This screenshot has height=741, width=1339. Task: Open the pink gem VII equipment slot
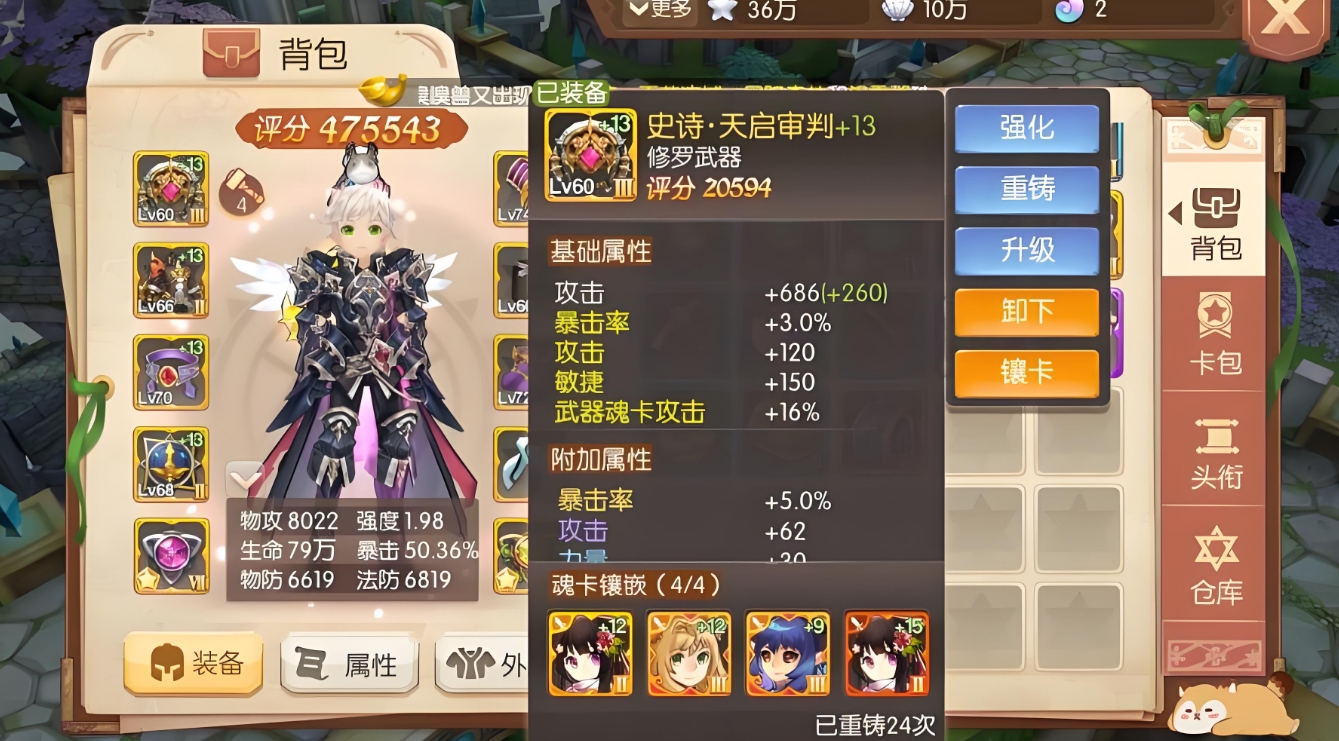170,553
